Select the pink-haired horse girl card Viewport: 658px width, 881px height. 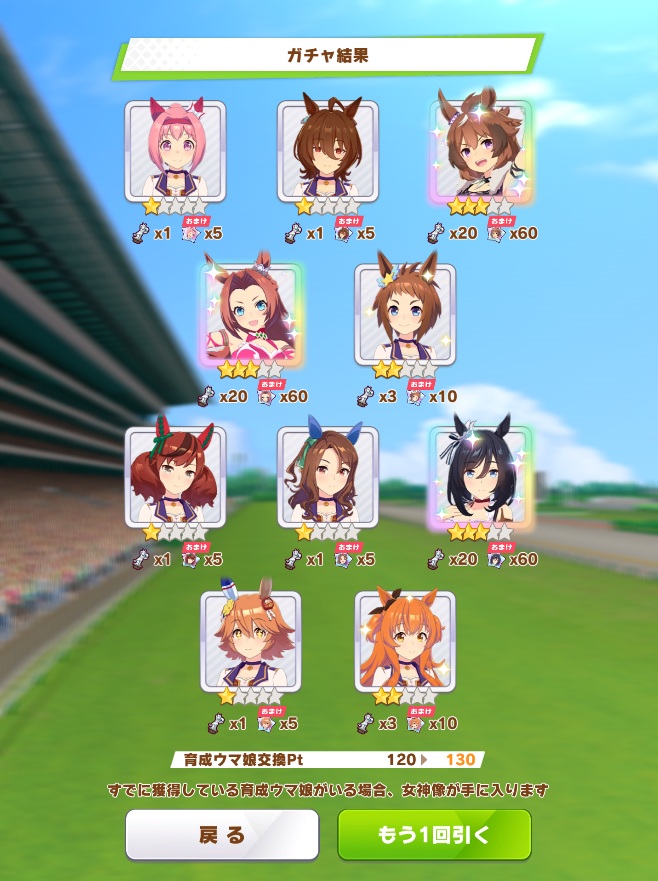[x=175, y=150]
